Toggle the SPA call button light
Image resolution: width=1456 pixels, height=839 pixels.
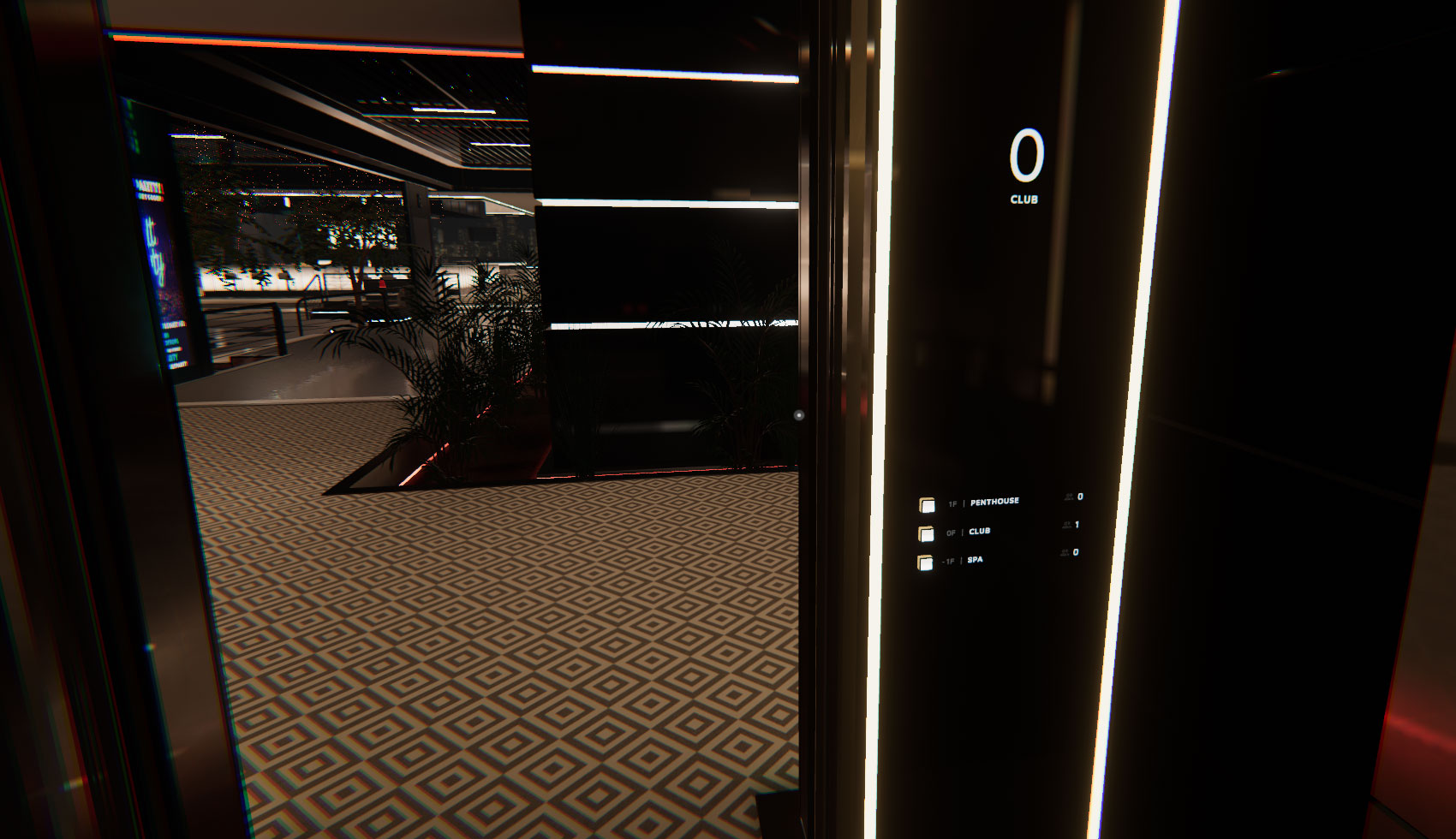[x=926, y=562]
